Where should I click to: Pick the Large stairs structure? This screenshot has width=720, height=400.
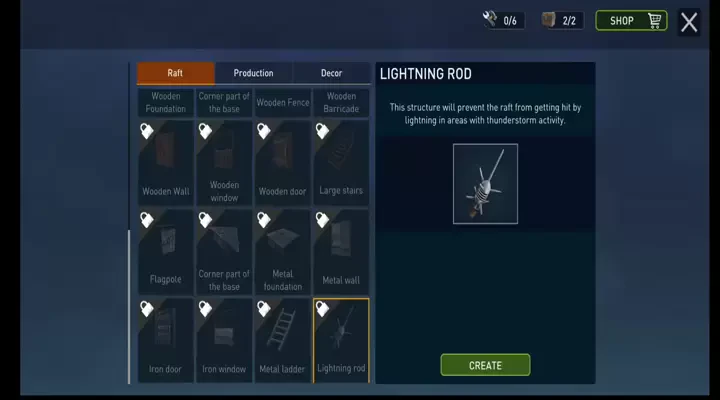point(341,162)
